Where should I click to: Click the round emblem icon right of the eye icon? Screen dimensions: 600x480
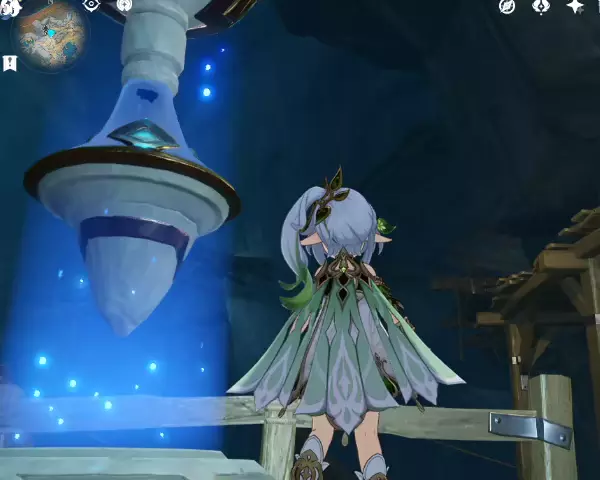coord(124,5)
